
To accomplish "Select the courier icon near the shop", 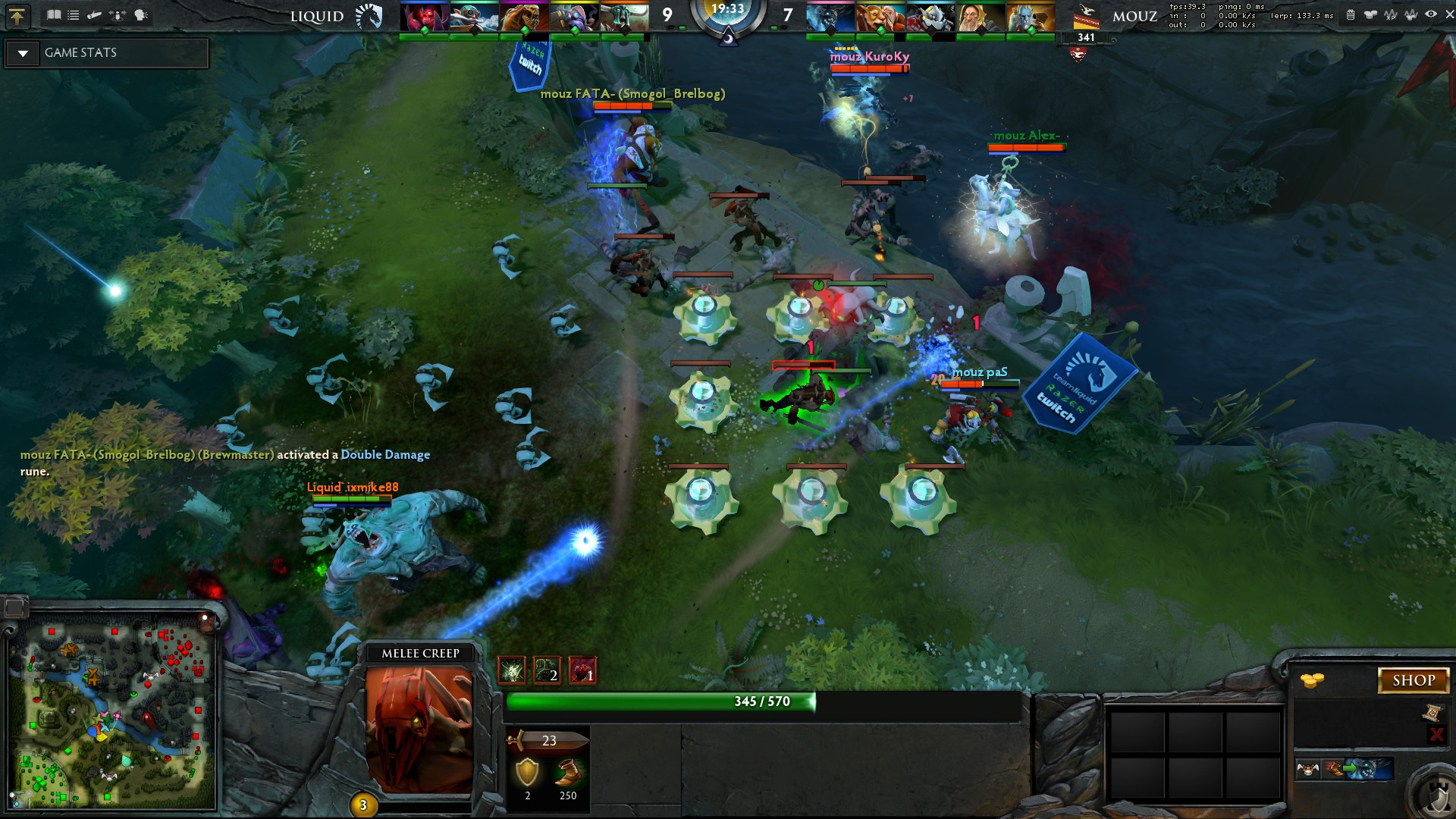I will tap(1307, 770).
